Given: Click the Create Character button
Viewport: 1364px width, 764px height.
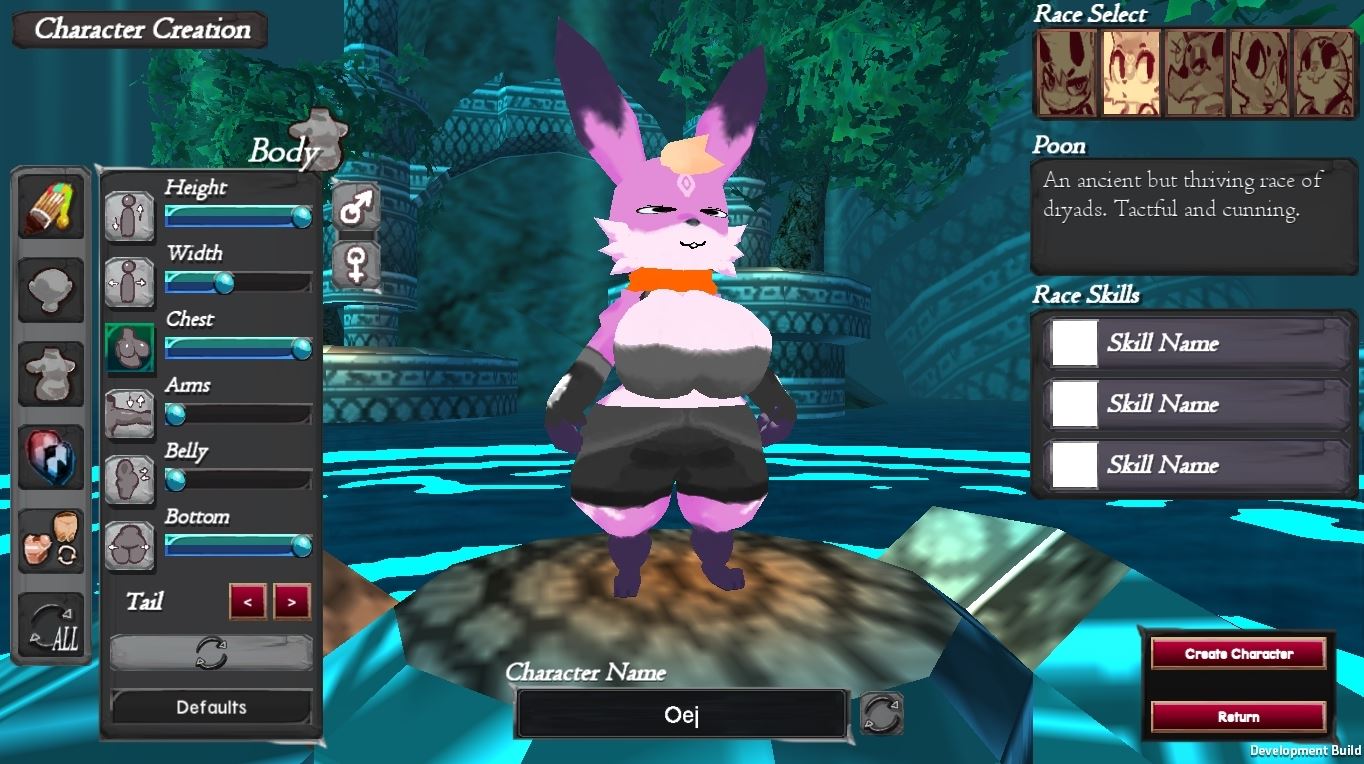Looking at the screenshot, I should (x=1238, y=654).
